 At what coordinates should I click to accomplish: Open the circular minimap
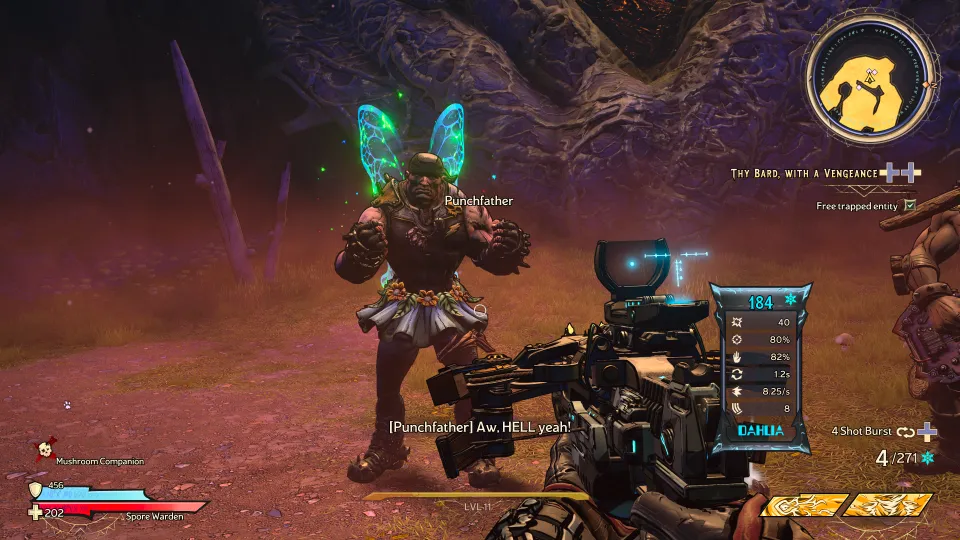coord(870,78)
